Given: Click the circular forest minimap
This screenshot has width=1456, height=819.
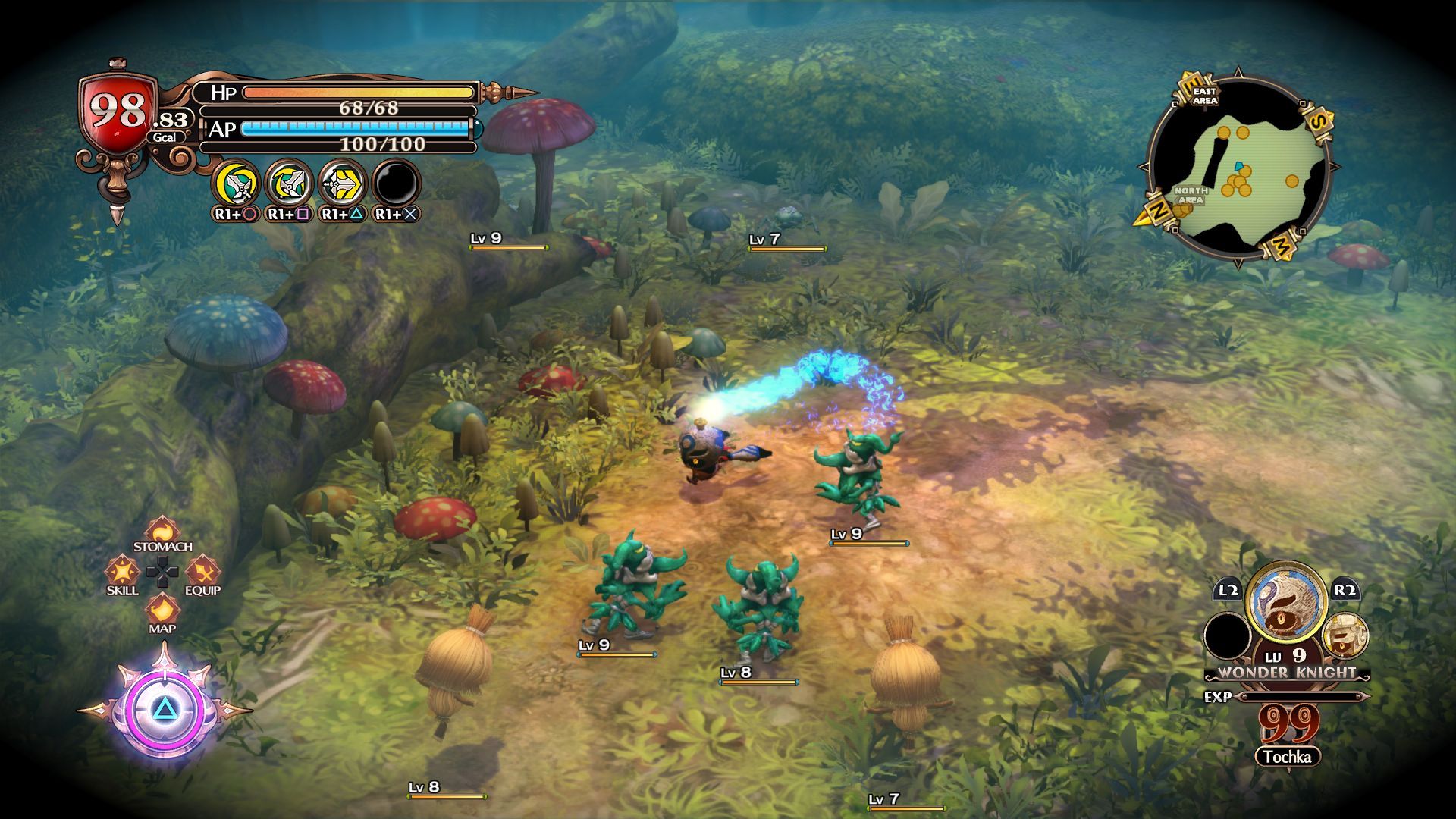Looking at the screenshot, I should pos(1238,168).
